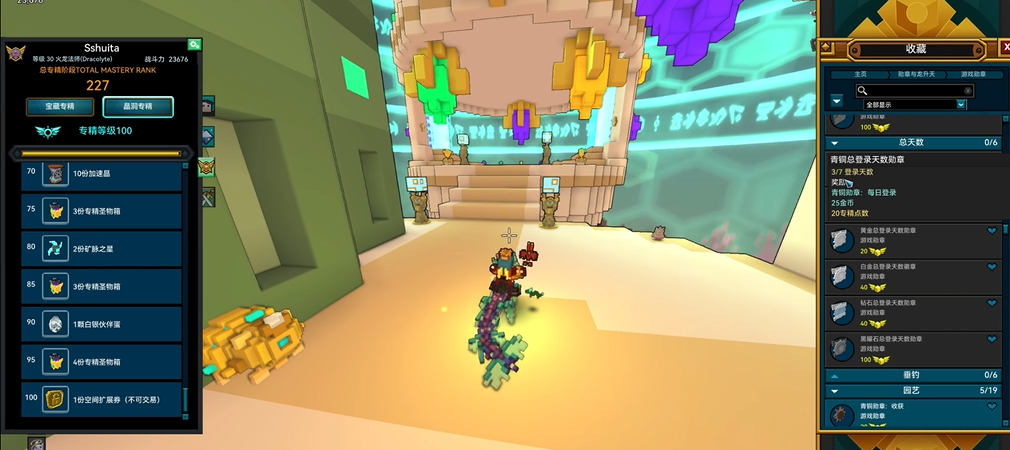Switch to the 晶洞专精 mastery button
1010x450 pixels.
pos(138,106)
